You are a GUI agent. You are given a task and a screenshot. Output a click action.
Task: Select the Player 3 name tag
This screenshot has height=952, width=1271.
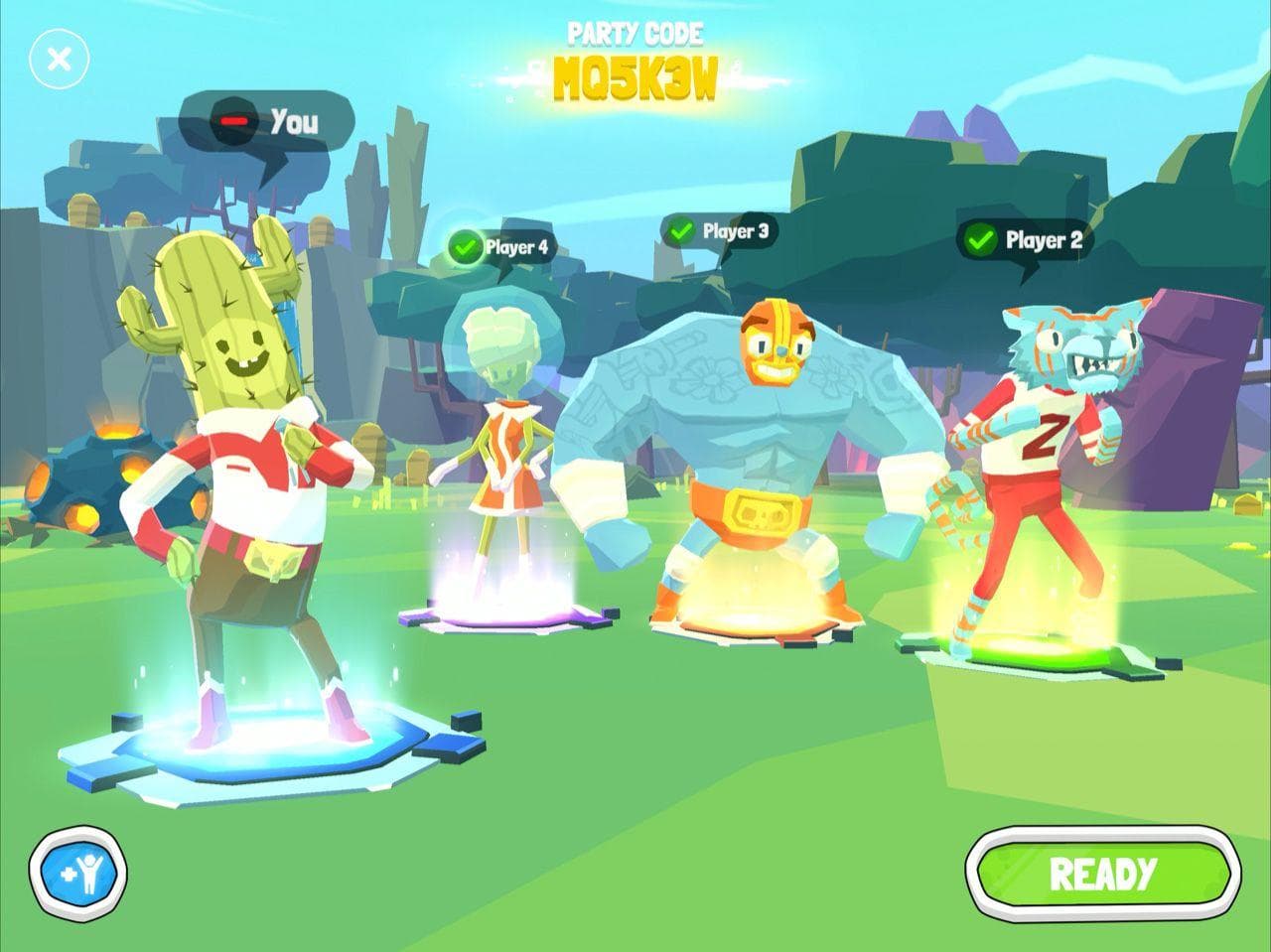tap(719, 231)
